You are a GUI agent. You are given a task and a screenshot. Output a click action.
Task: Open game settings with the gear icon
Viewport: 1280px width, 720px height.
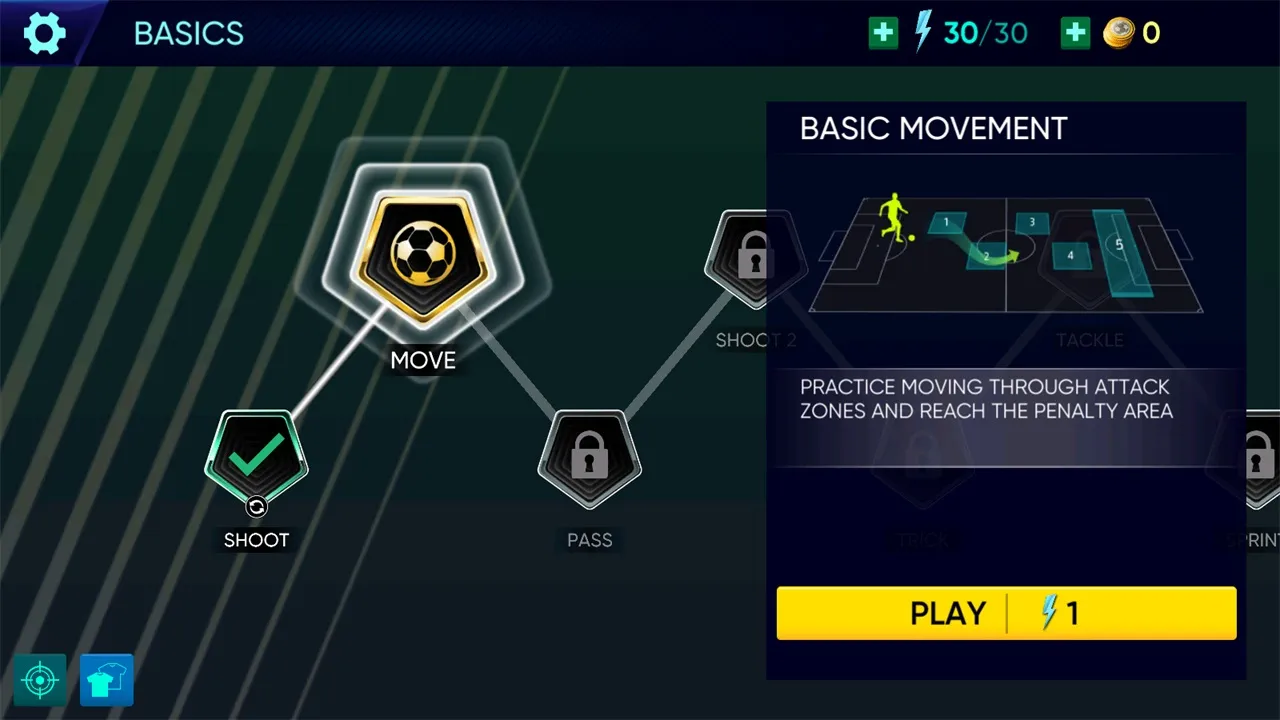pyautogui.click(x=43, y=32)
